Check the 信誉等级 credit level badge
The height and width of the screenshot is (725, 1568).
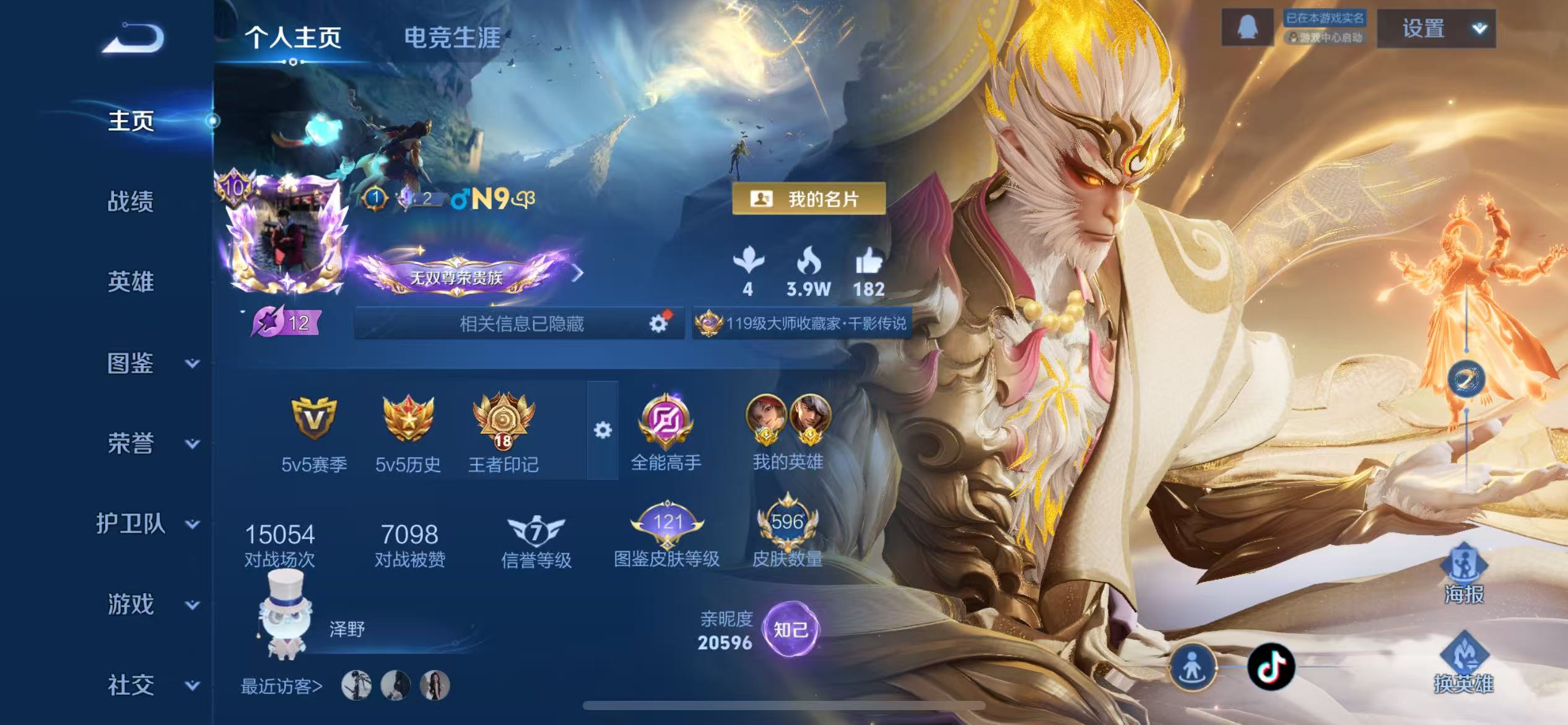(x=536, y=532)
